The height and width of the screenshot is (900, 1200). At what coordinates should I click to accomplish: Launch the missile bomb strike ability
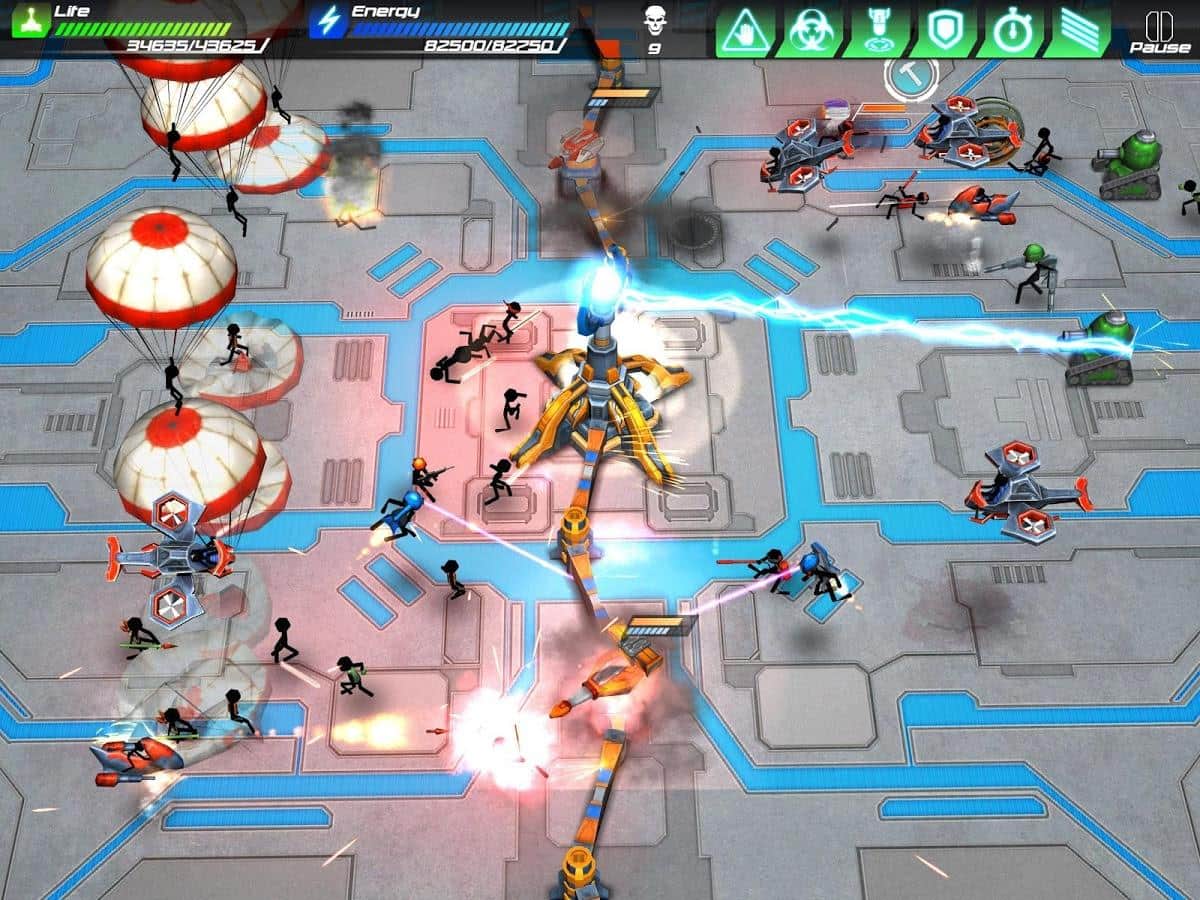coord(877,31)
